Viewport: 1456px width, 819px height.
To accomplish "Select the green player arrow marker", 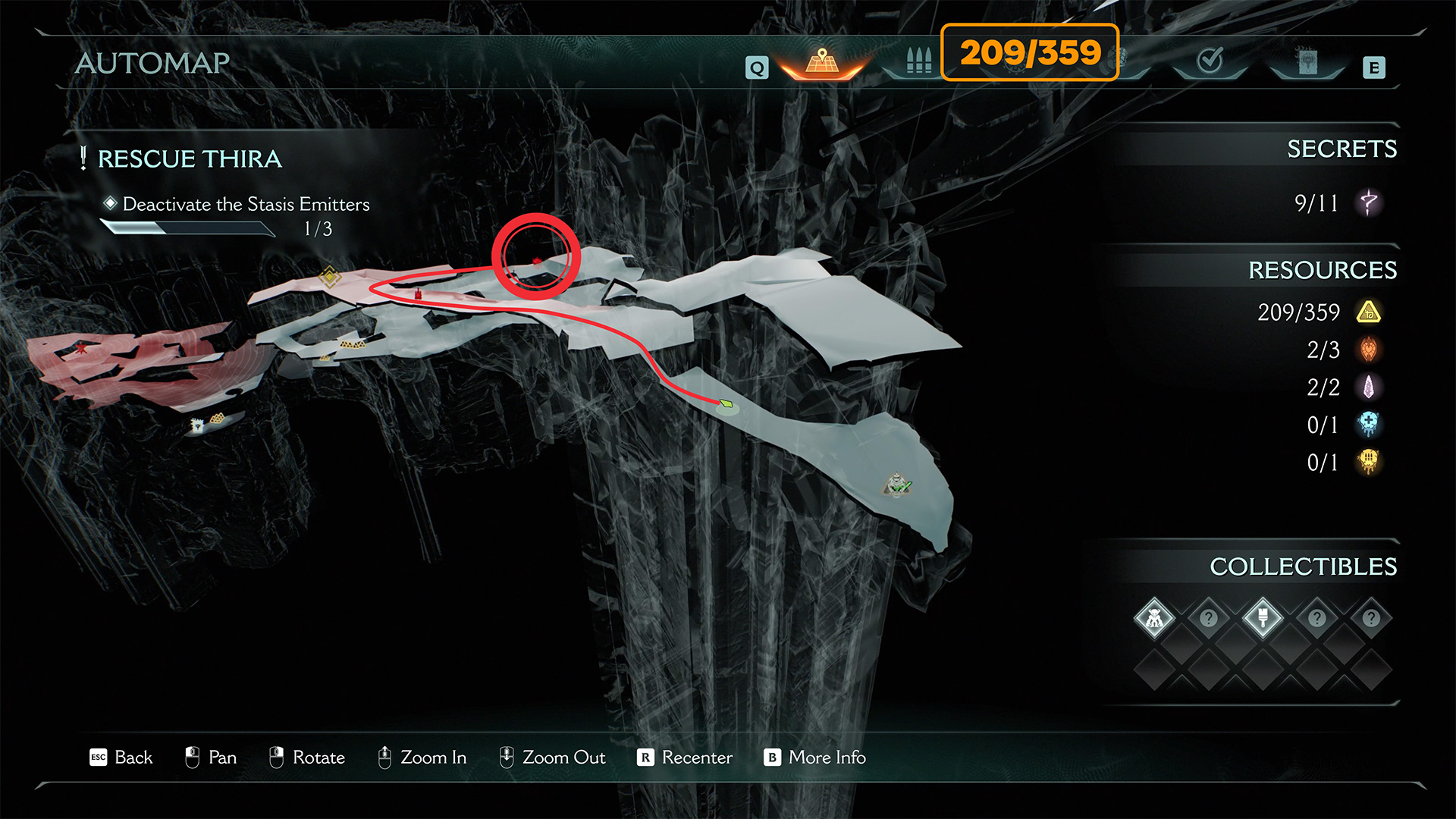I will [726, 403].
